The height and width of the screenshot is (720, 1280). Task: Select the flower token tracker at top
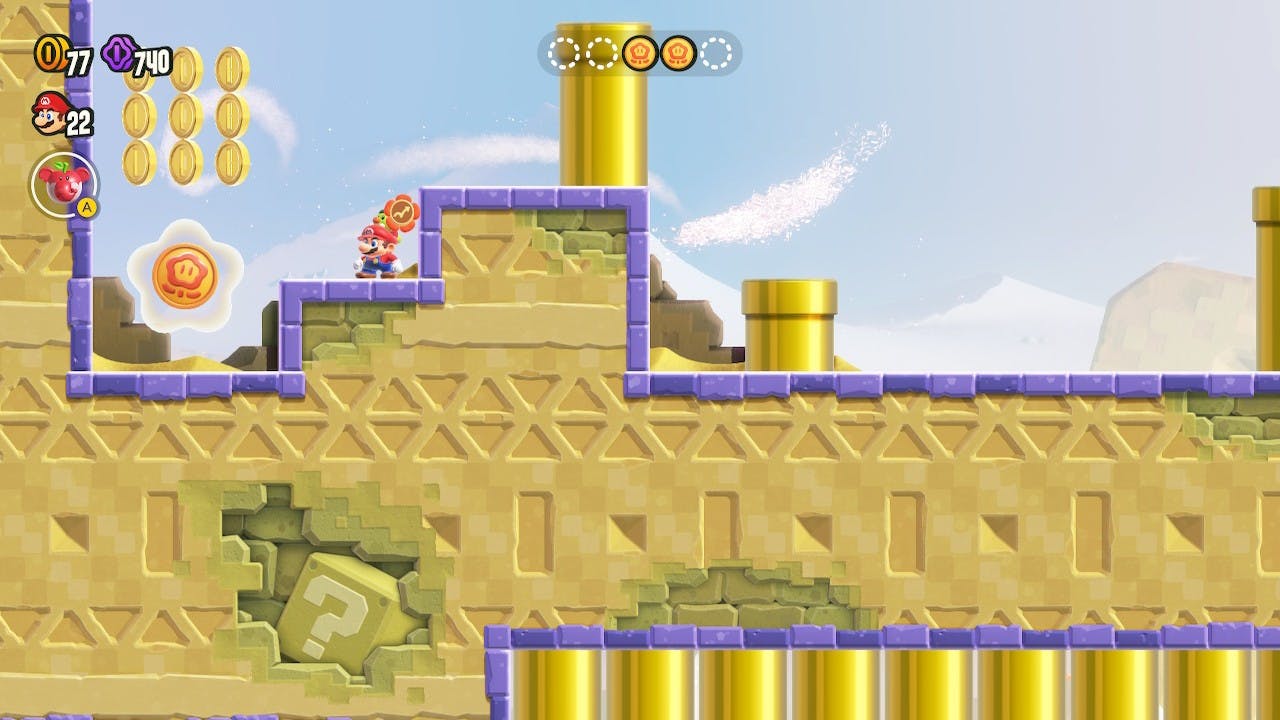point(640,53)
